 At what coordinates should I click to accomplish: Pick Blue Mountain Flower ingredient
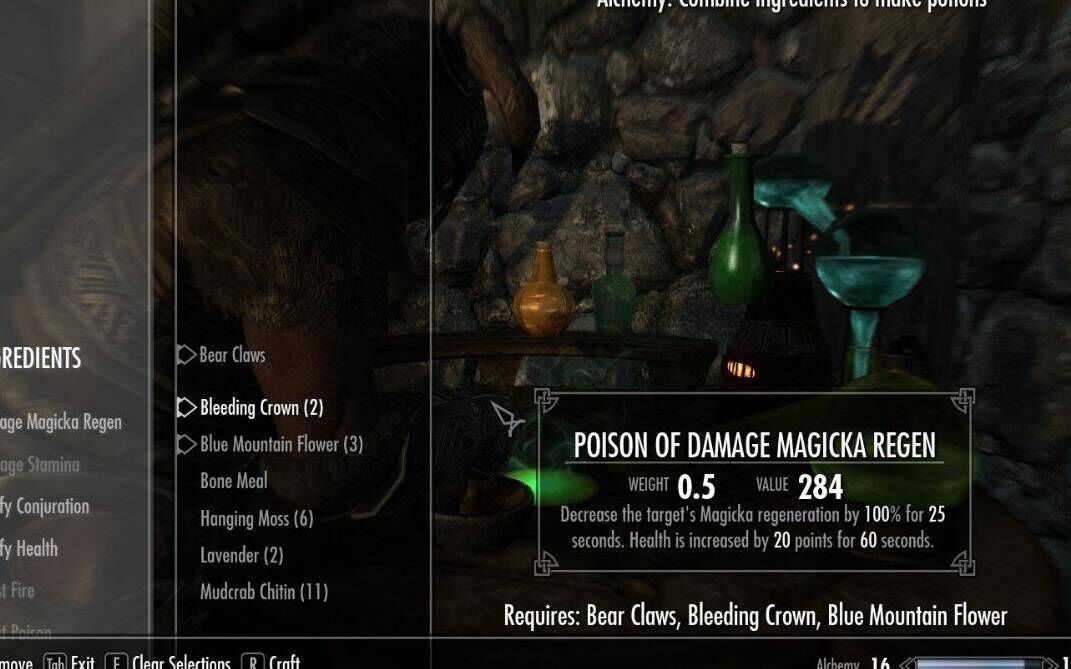(281, 444)
